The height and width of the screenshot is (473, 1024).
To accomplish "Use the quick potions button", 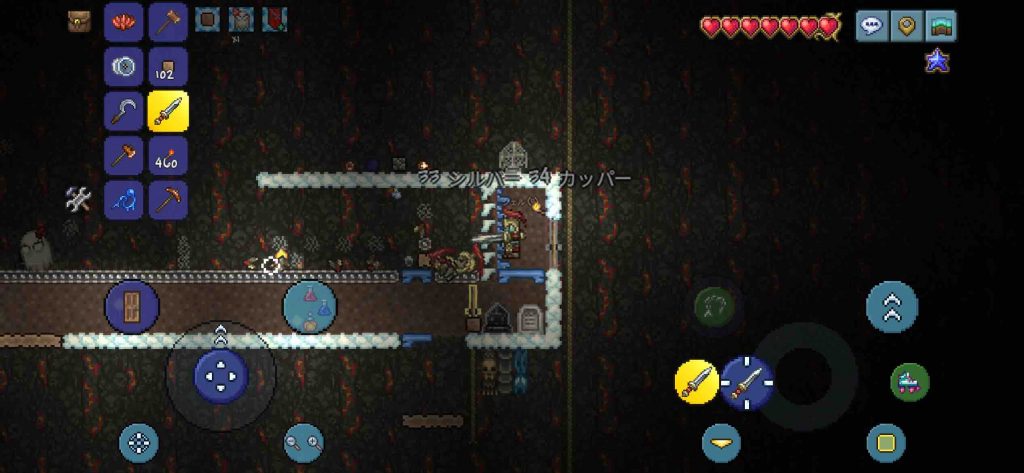I will click(309, 306).
